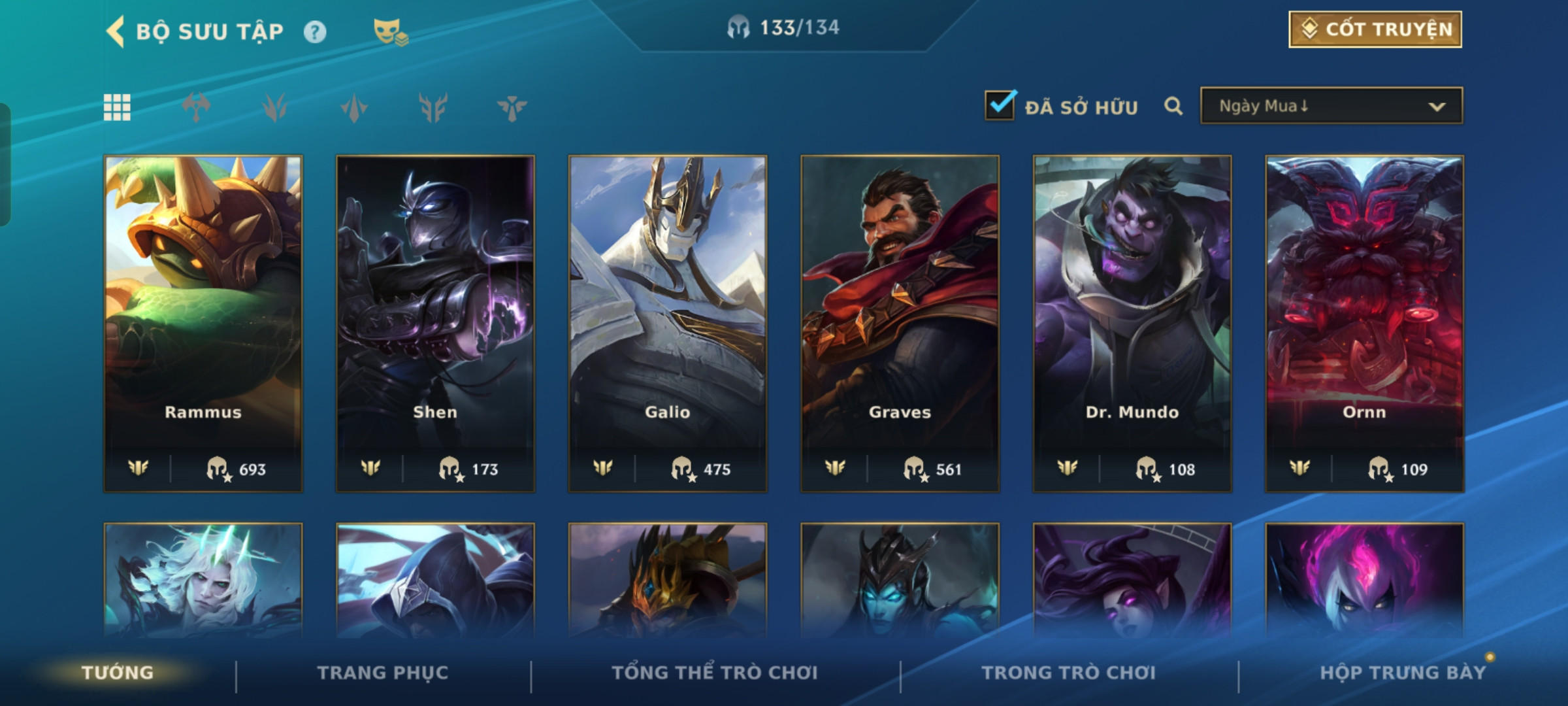The width and height of the screenshot is (1568, 706).
Task: Toggle the Đã Sở Hữu checkbox
Action: pos(1000,106)
